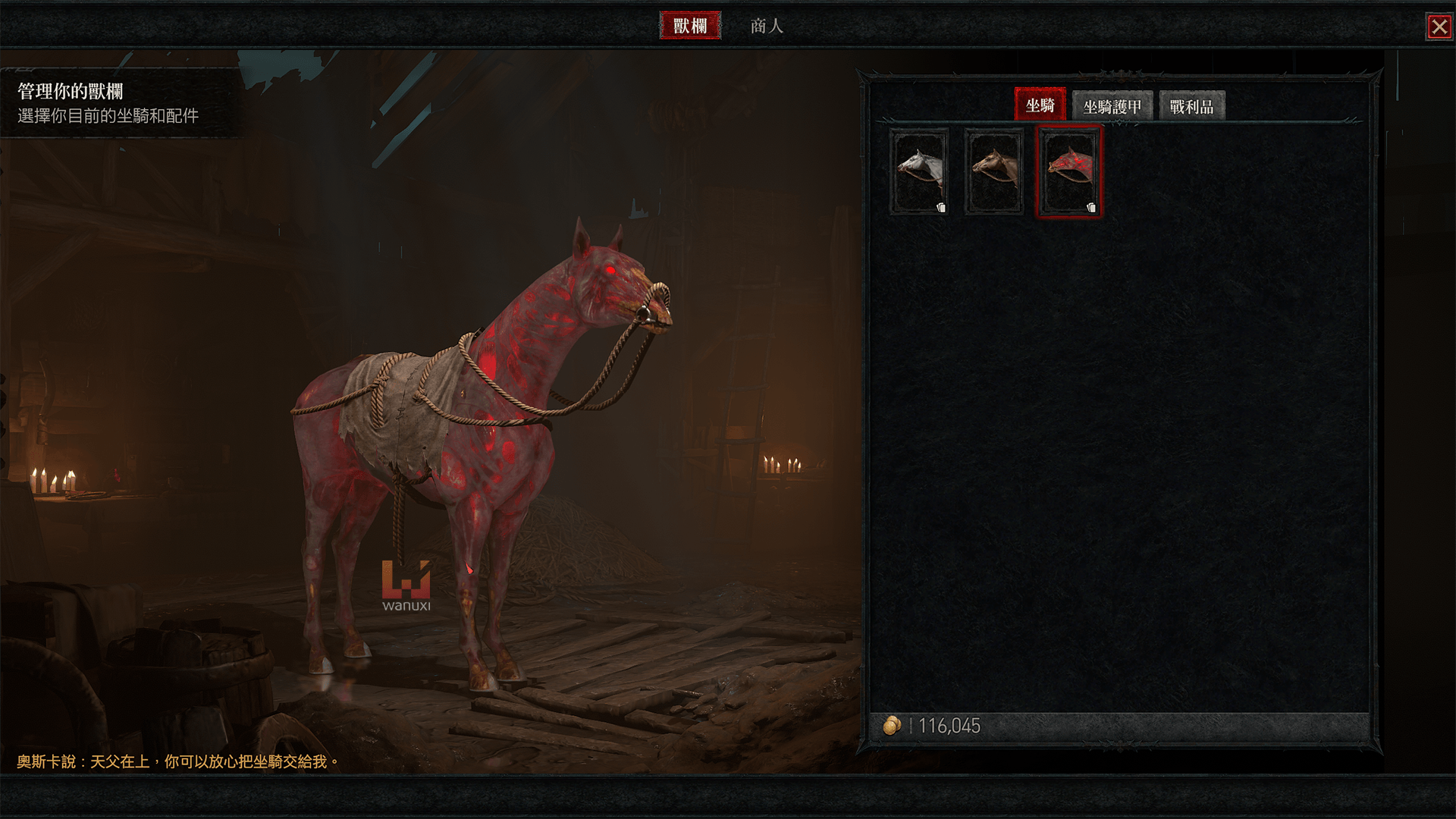
Task: Switch to the 坐騎護甲 mount armor tab
Action: point(1112,107)
